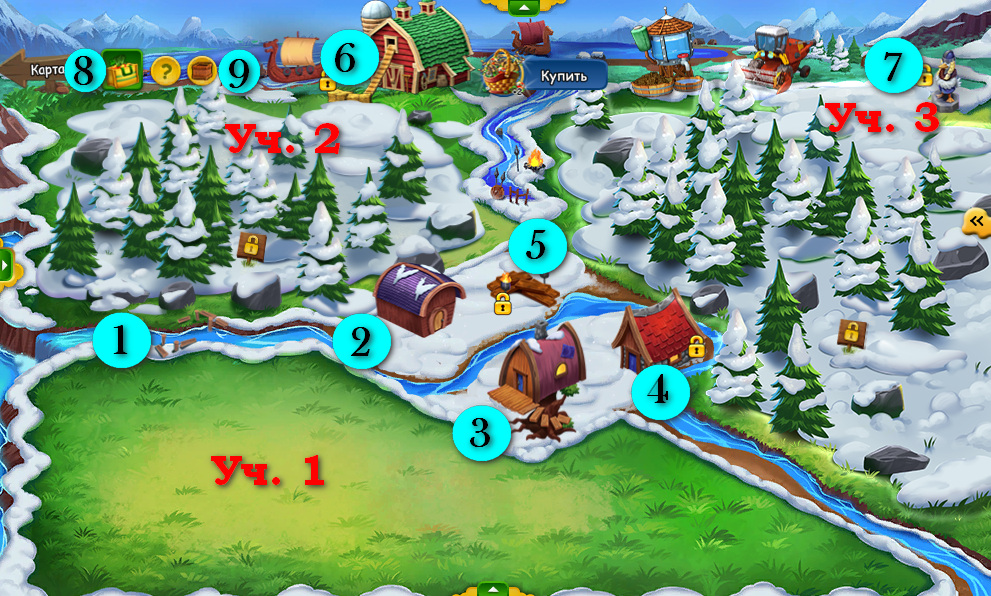The width and height of the screenshot is (991, 596).
Task: Click the padlock next to the duck statue
Action: pos(925,74)
